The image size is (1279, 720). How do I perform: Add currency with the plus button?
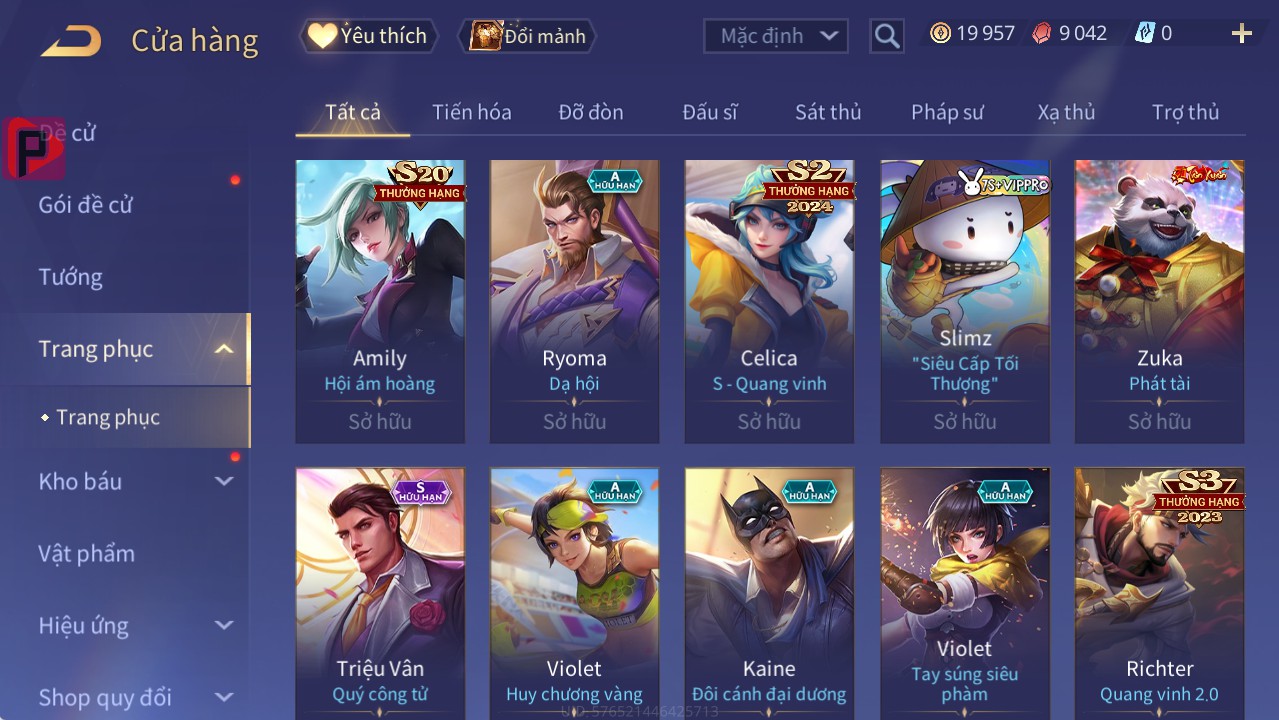pos(1241,34)
